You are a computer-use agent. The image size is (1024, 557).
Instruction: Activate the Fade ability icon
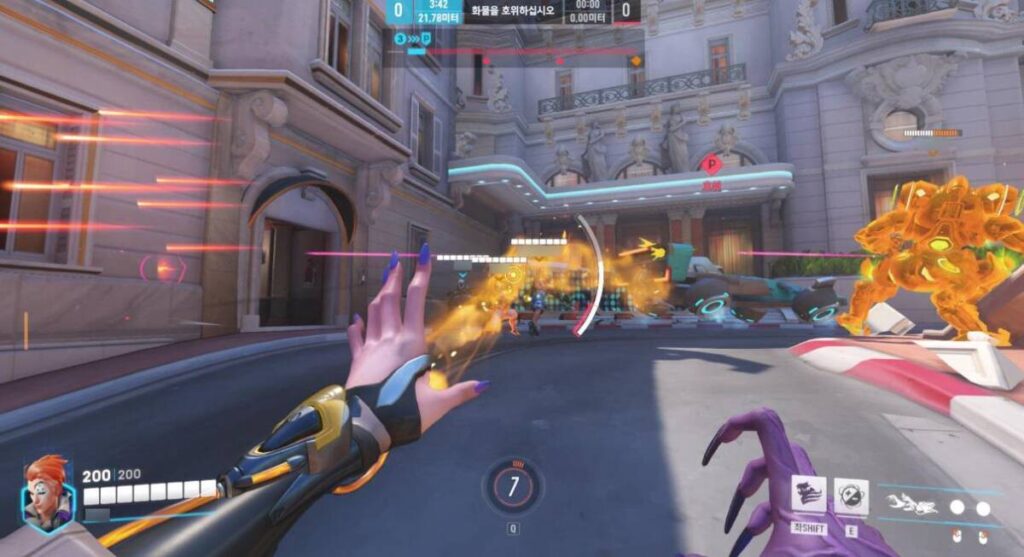[x=808, y=495]
